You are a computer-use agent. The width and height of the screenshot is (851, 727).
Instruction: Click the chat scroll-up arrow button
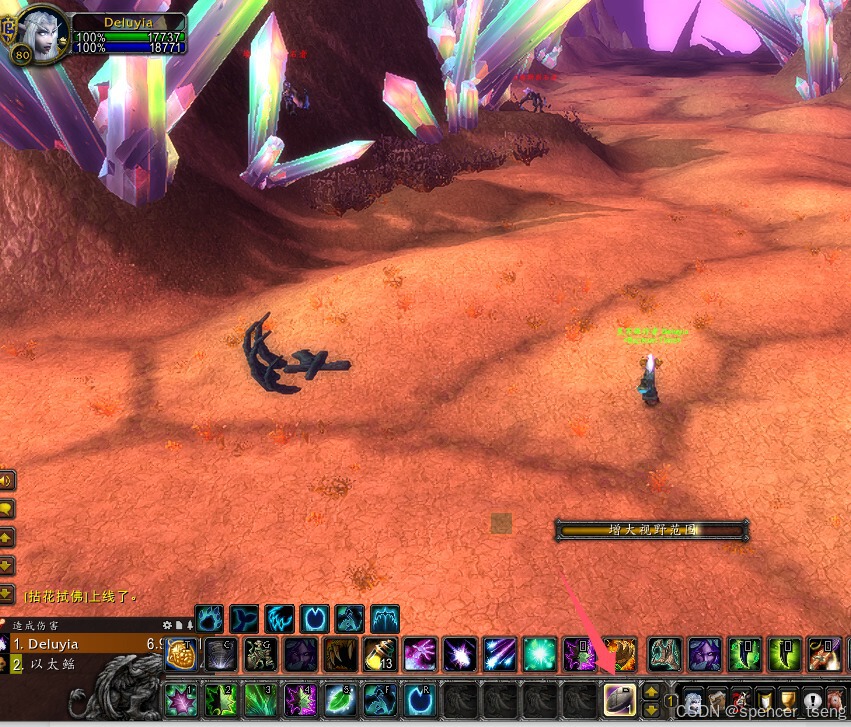click(6, 537)
